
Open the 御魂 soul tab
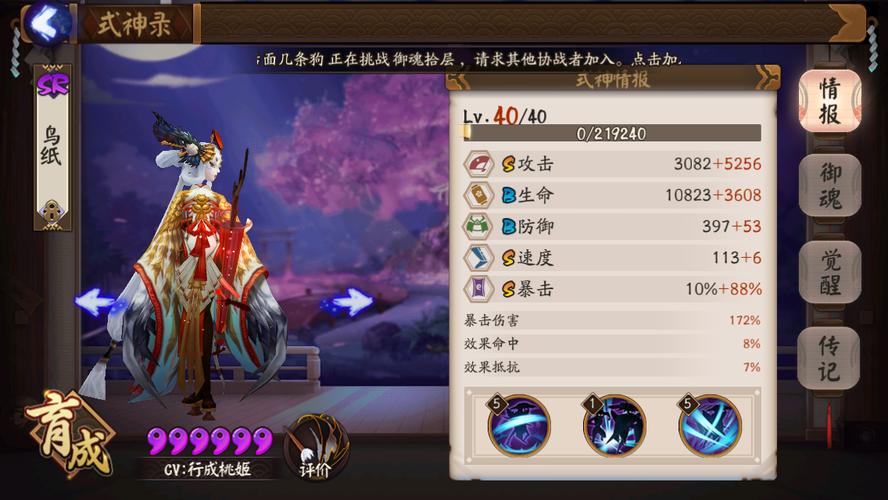point(829,186)
